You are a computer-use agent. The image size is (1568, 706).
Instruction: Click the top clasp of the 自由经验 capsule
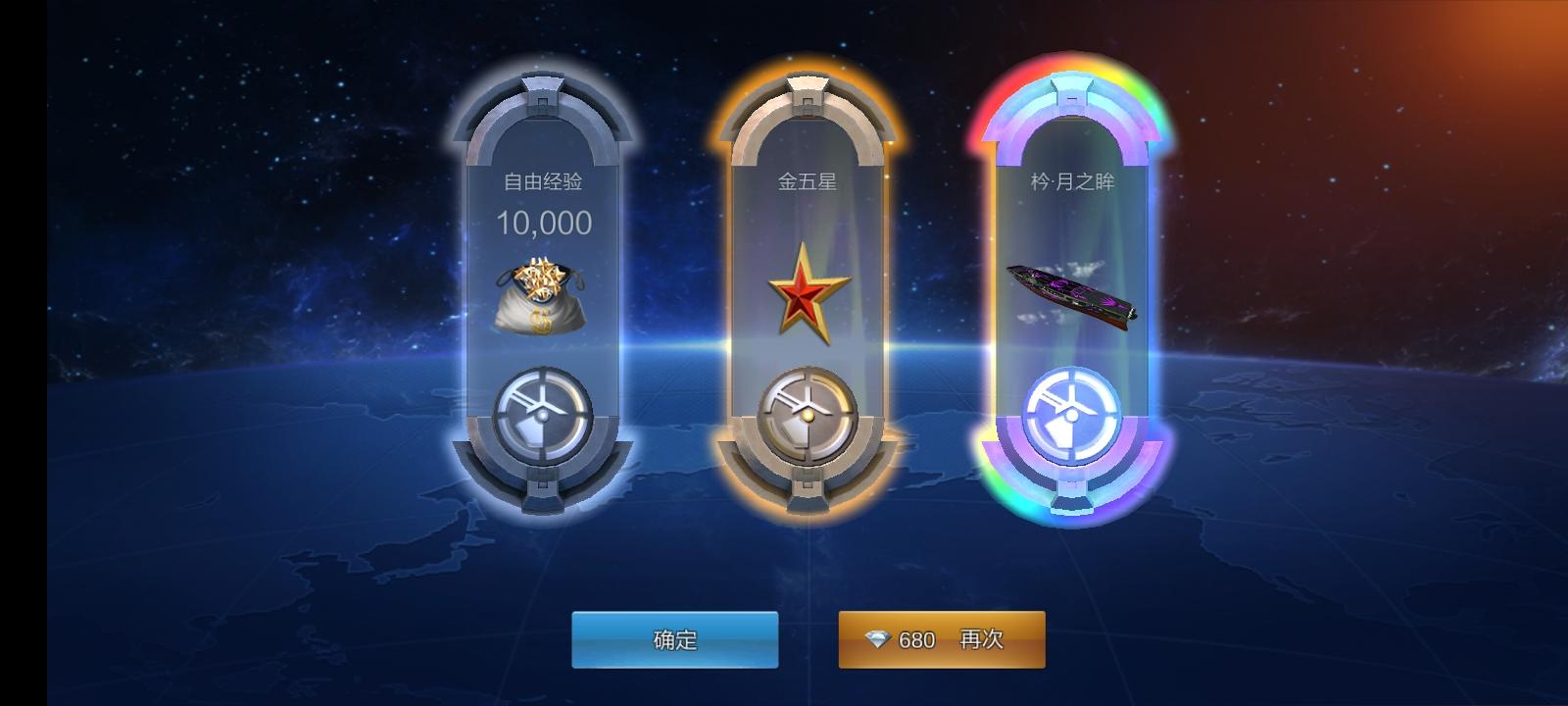(542, 86)
